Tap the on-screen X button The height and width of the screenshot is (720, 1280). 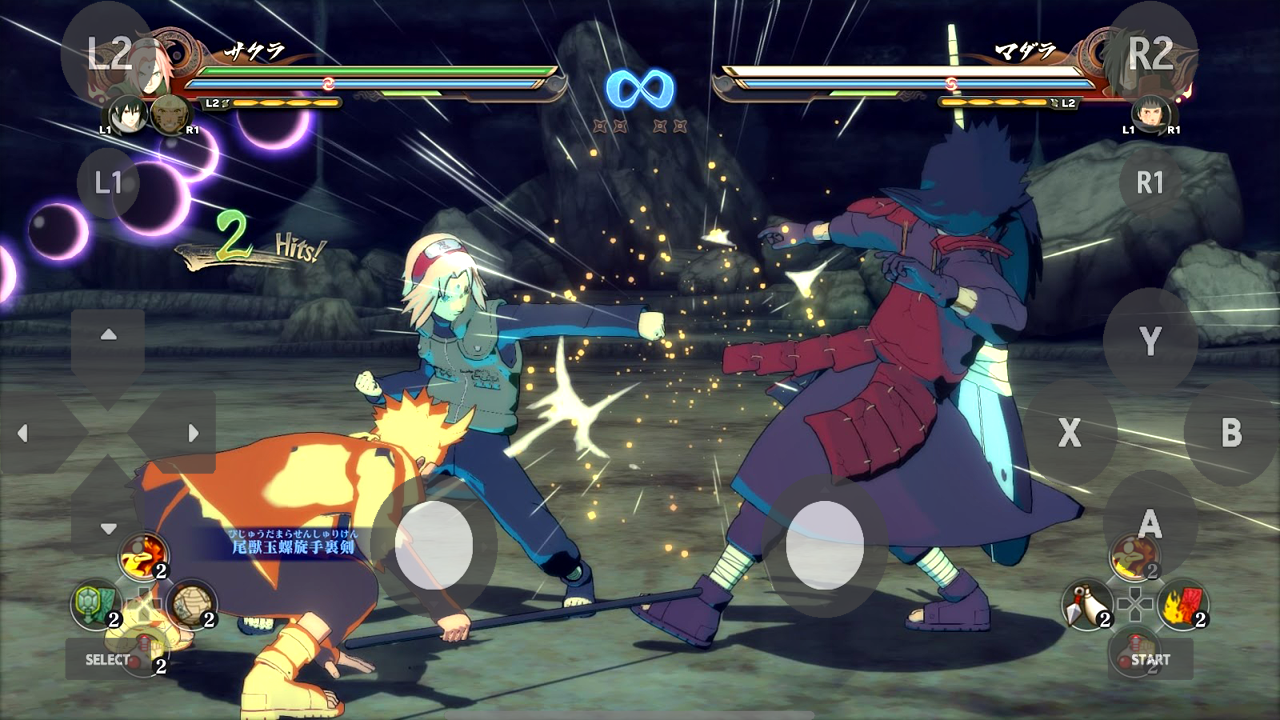coord(1070,433)
